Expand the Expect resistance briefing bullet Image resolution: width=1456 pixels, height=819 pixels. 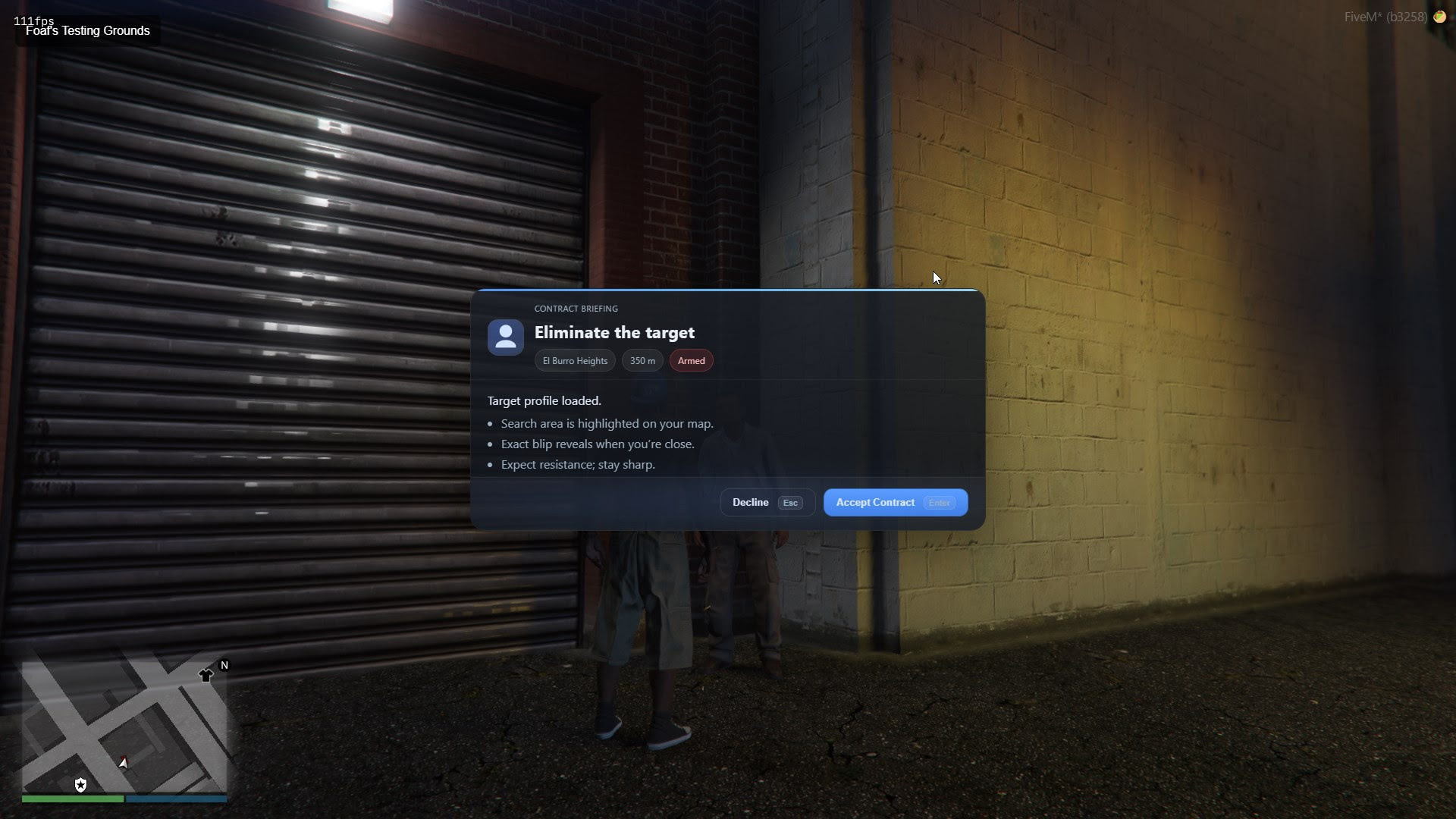pos(577,464)
